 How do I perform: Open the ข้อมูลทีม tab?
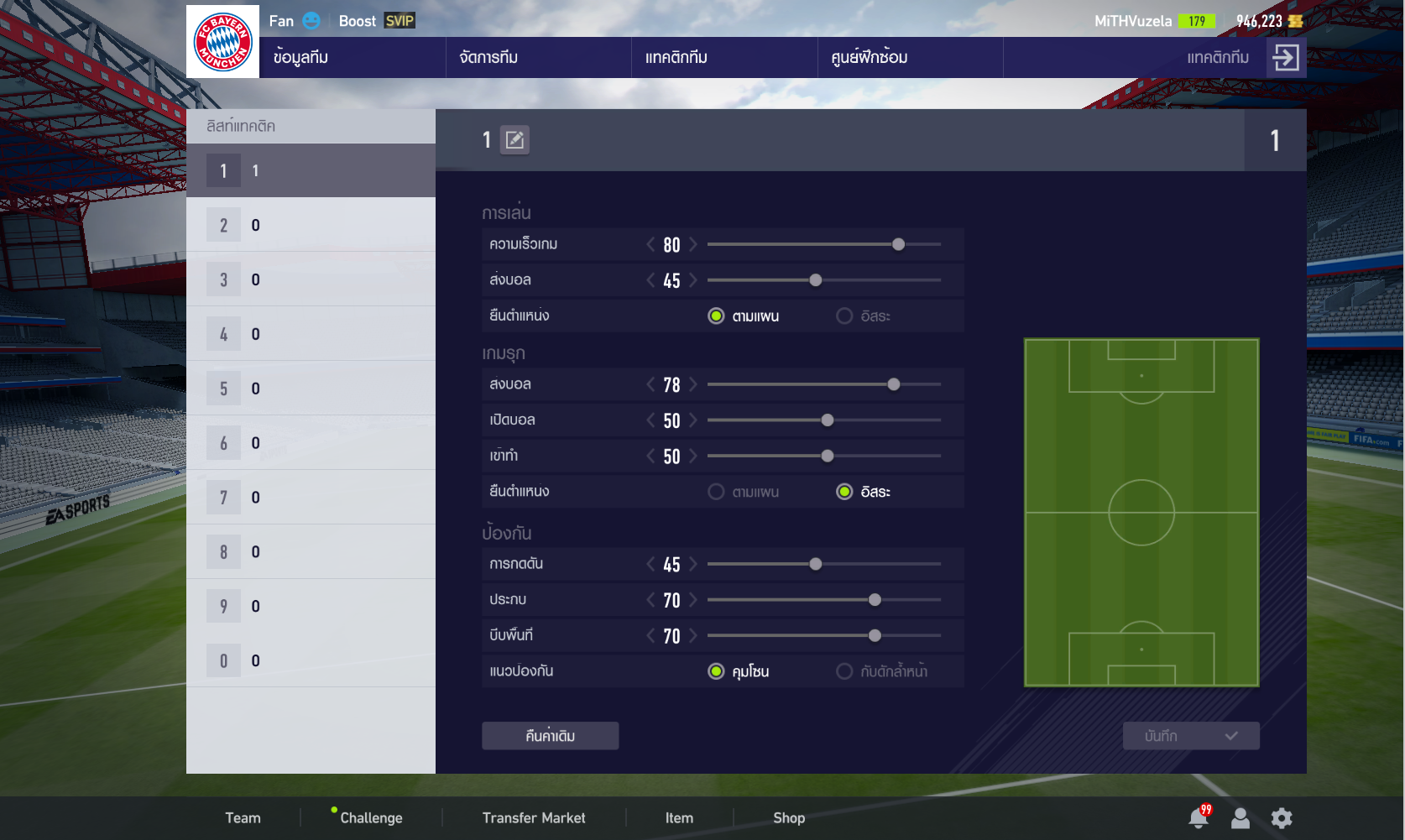[300, 57]
